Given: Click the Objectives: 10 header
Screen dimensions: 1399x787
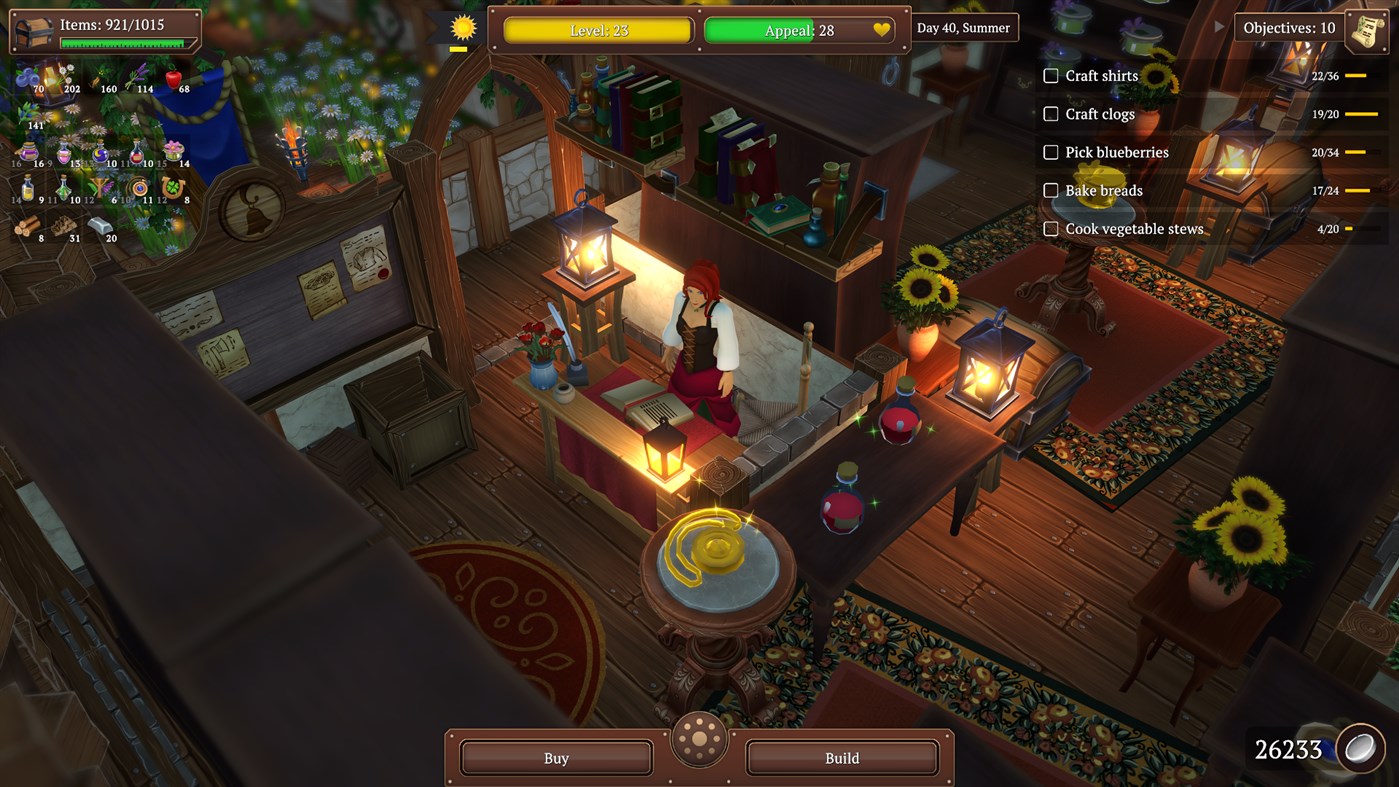Looking at the screenshot, I should coord(1288,27).
